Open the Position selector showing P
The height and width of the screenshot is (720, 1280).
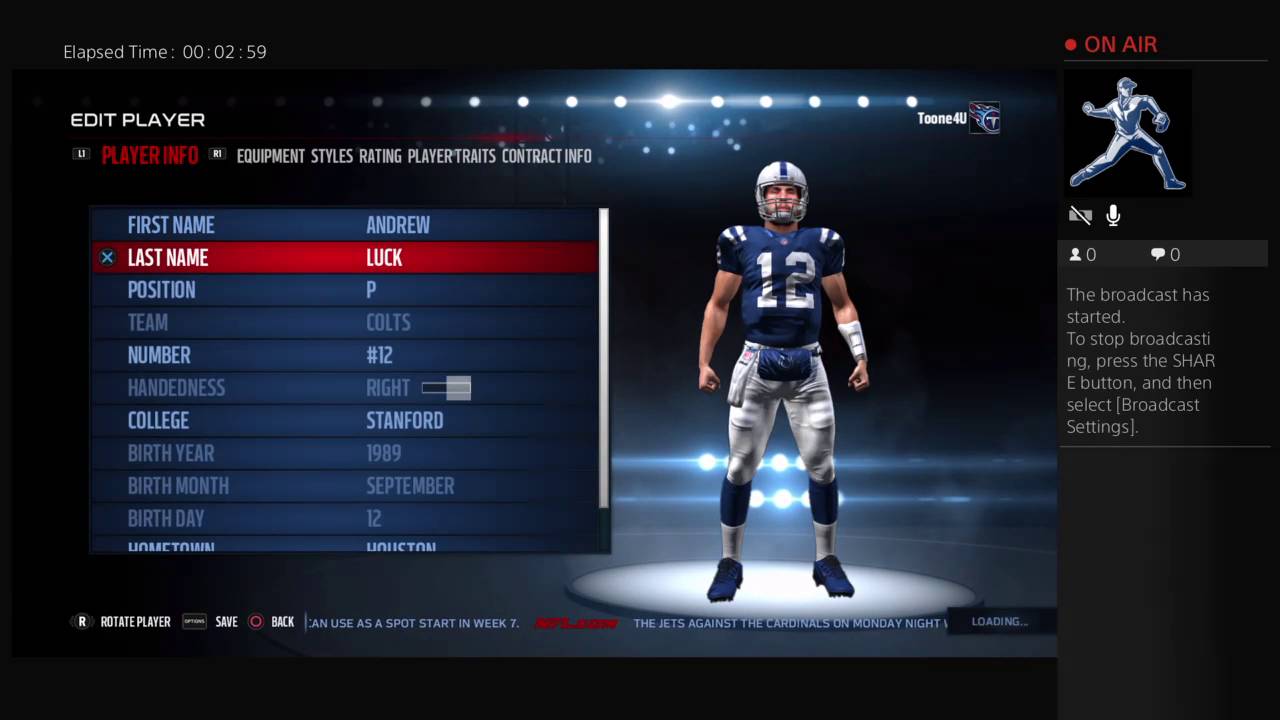click(371, 290)
